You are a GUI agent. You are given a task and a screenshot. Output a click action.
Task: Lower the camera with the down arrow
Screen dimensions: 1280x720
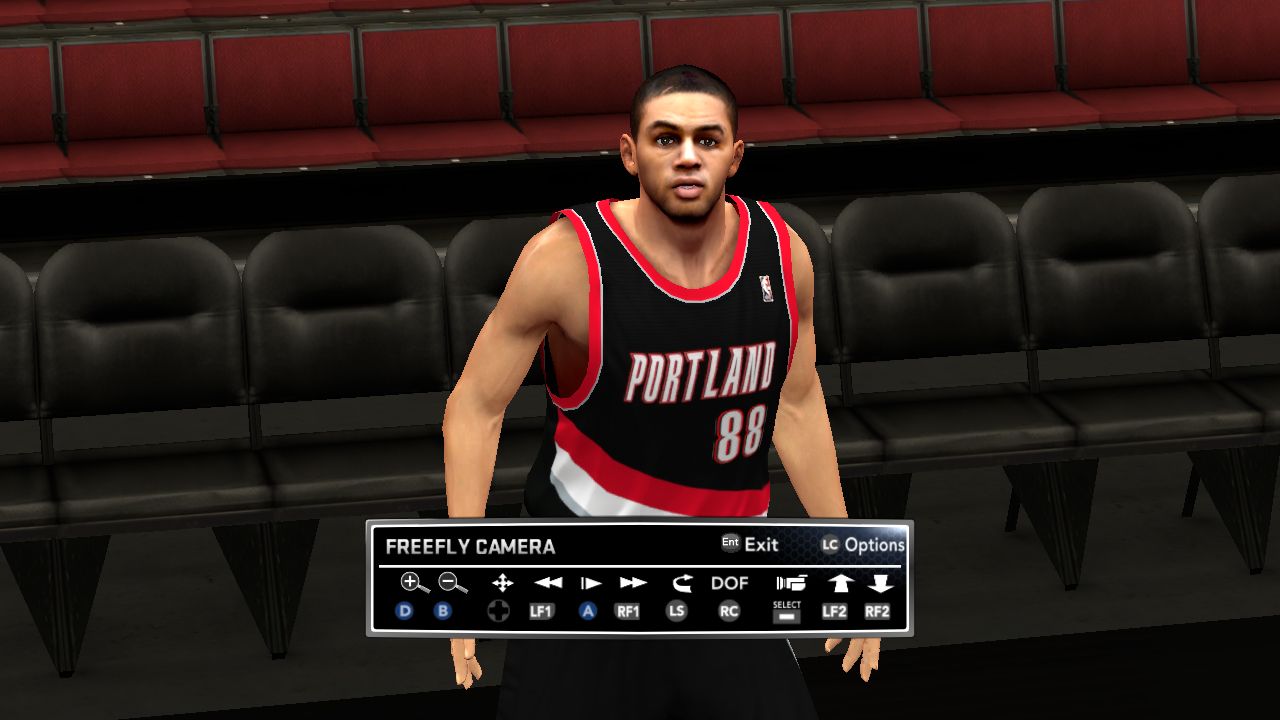(880, 583)
